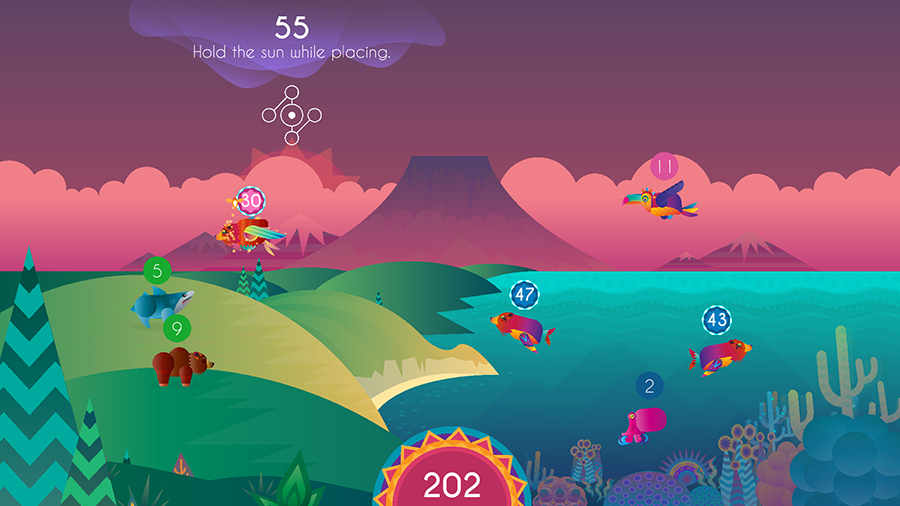The height and width of the screenshot is (506, 900).
Task: Click the blue badge numbered 47
Action: point(525,295)
